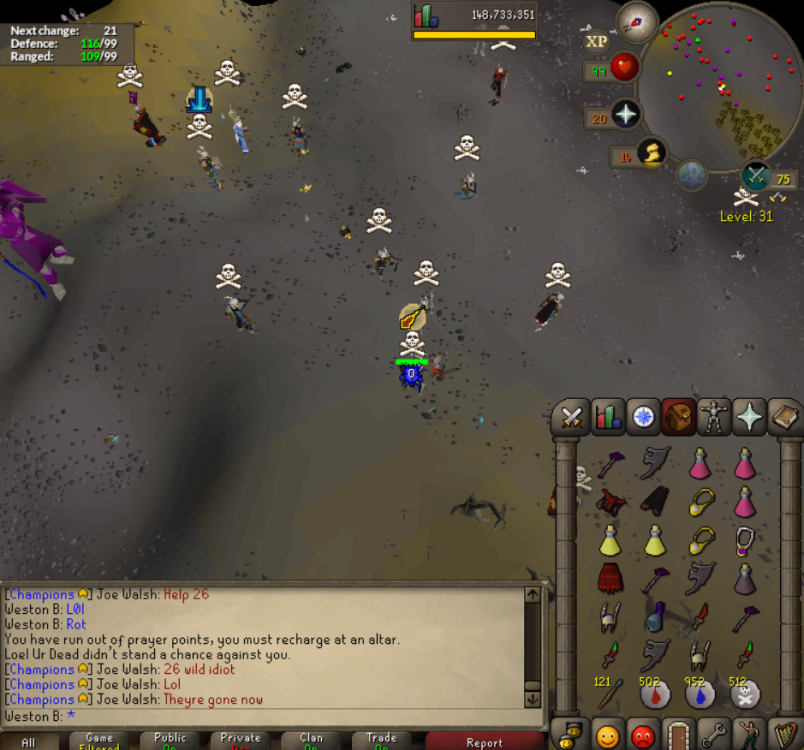
Task: Use the special attack orb
Action: point(757,178)
